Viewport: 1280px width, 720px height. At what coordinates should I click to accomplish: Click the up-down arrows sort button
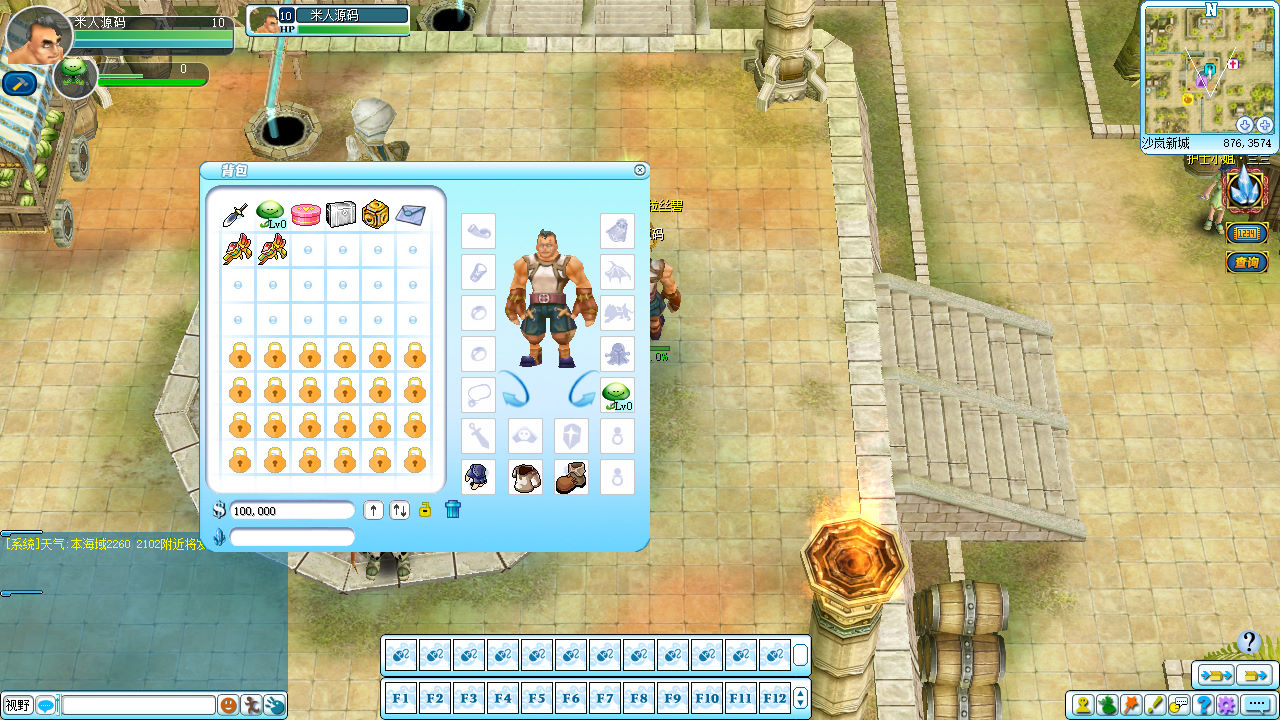(x=400, y=510)
